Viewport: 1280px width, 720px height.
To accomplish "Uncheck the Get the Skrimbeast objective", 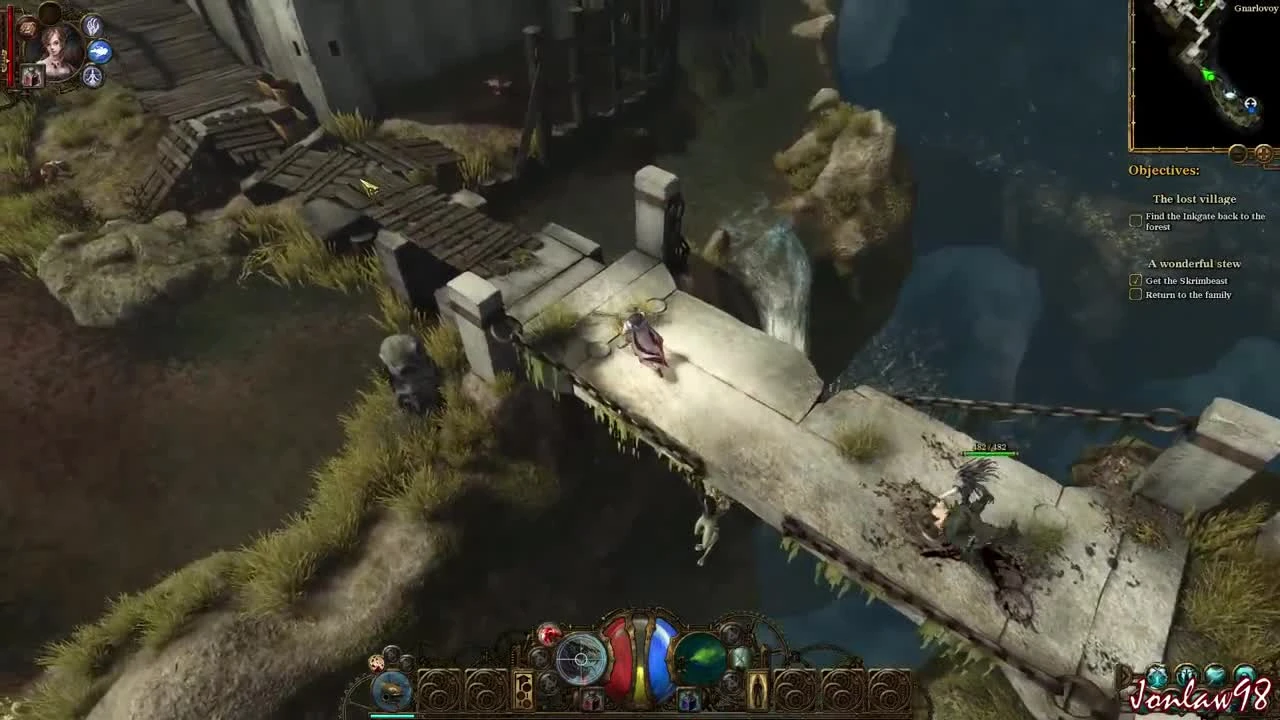I will (1136, 282).
